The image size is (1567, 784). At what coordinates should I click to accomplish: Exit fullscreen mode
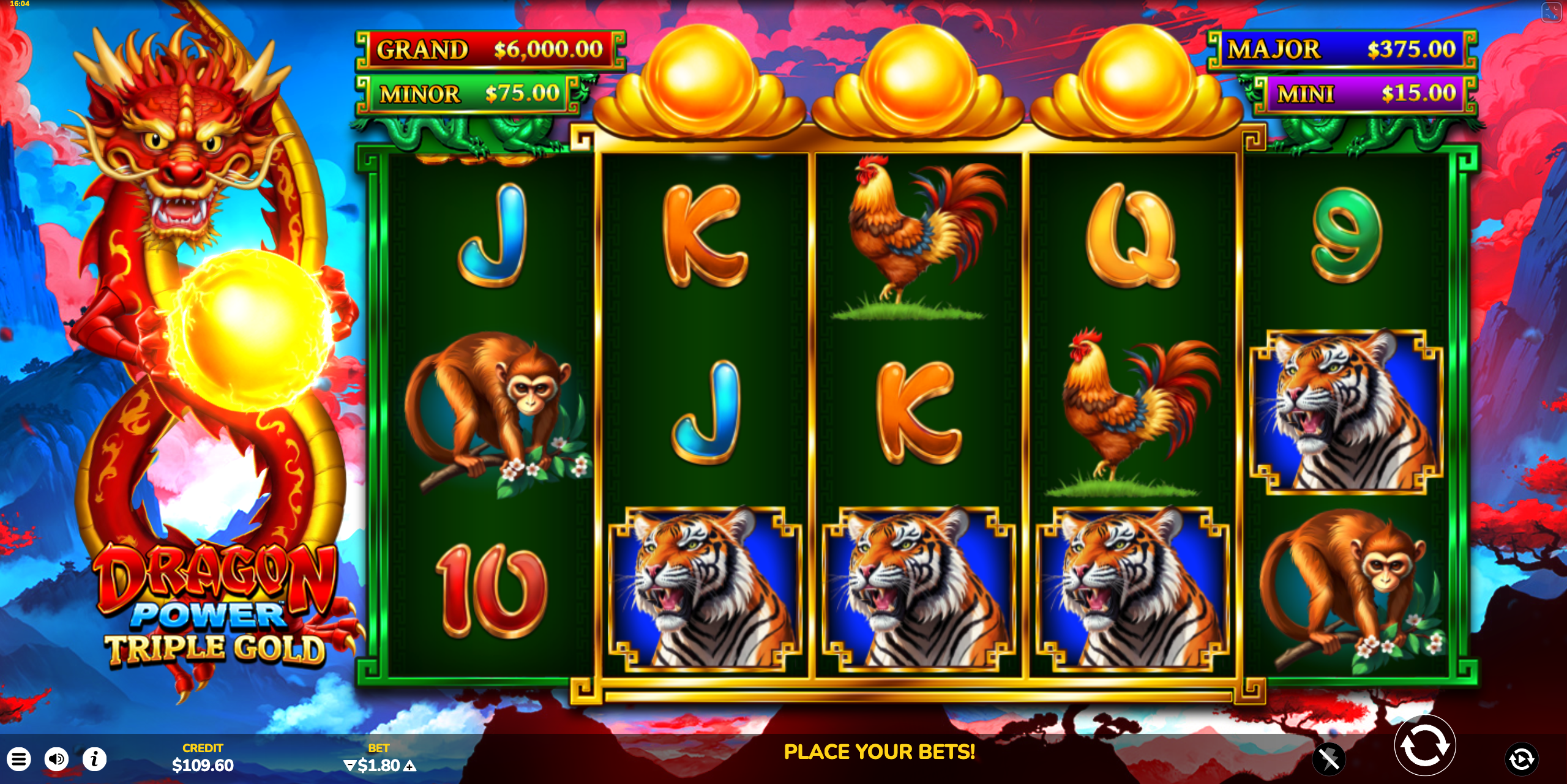tap(1551, 12)
